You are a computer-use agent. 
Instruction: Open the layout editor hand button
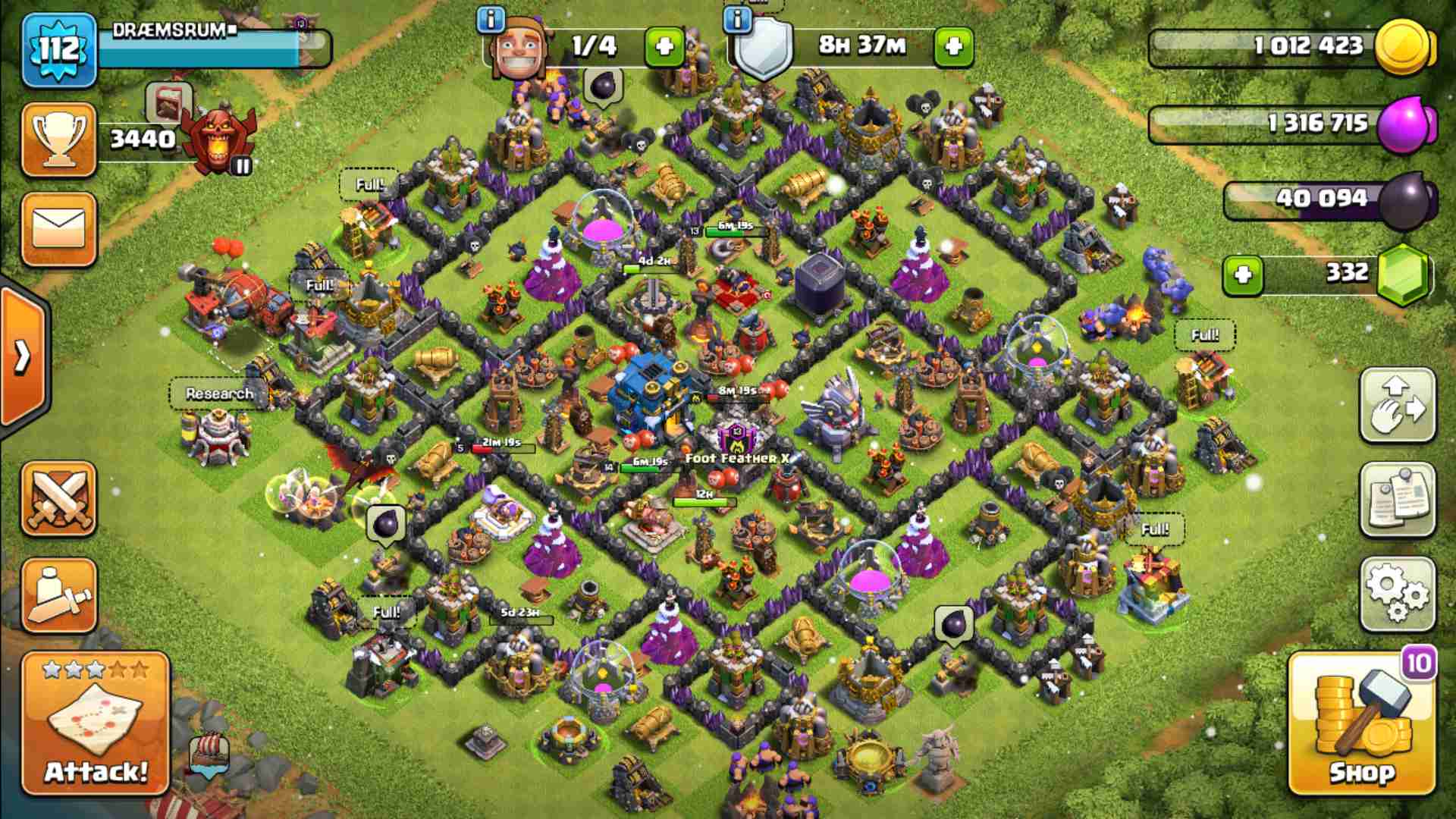(1397, 405)
